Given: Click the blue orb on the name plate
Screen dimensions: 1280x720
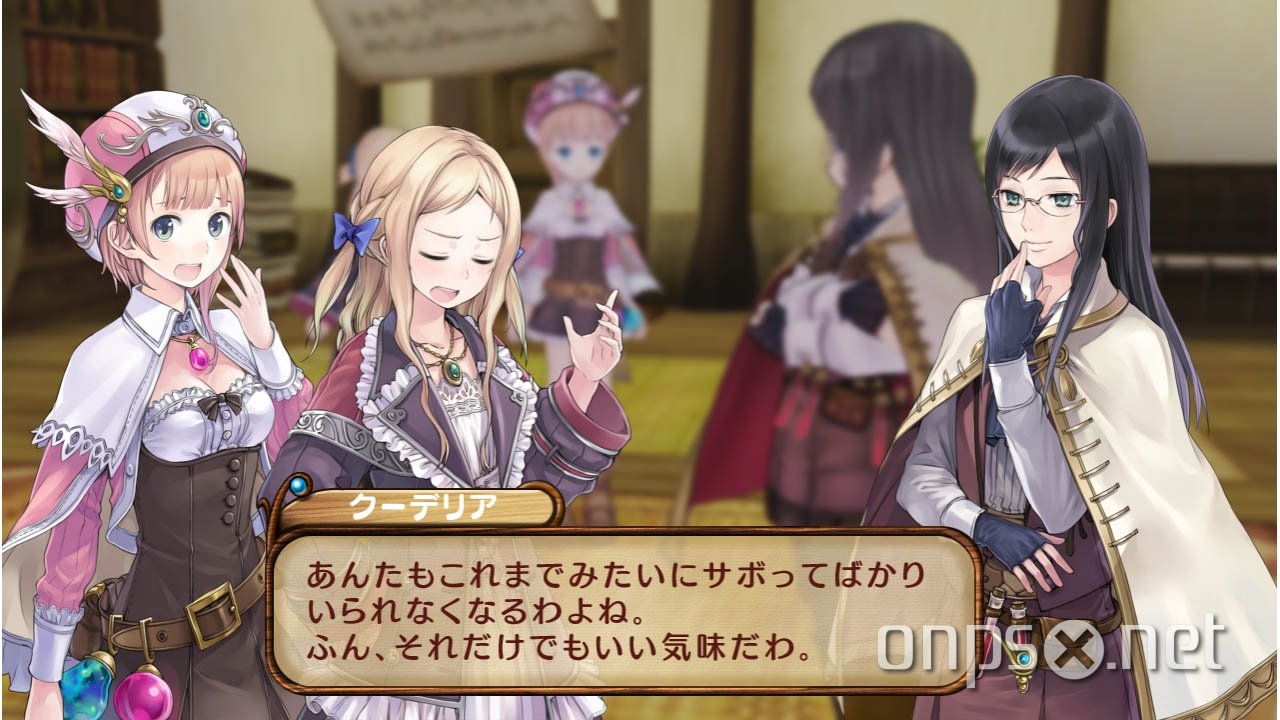Looking at the screenshot, I should pos(298,487).
